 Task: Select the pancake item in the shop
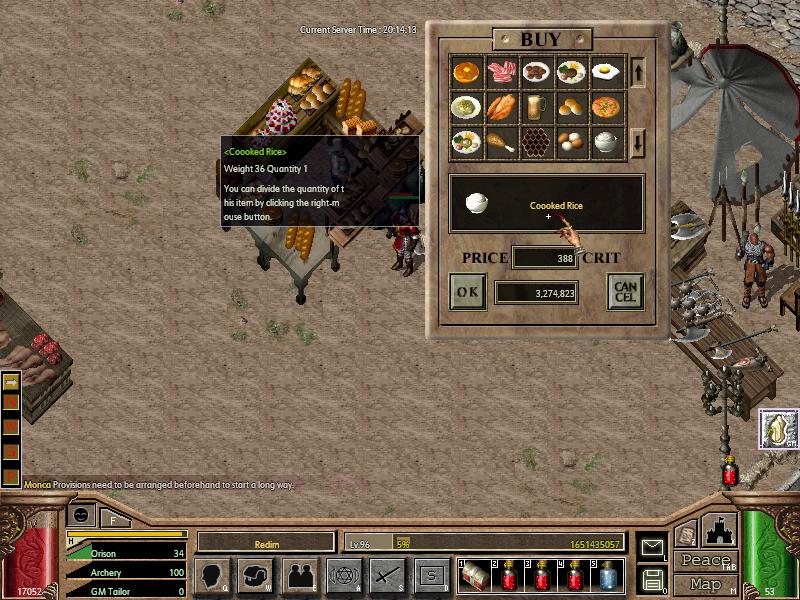point(466,72)
